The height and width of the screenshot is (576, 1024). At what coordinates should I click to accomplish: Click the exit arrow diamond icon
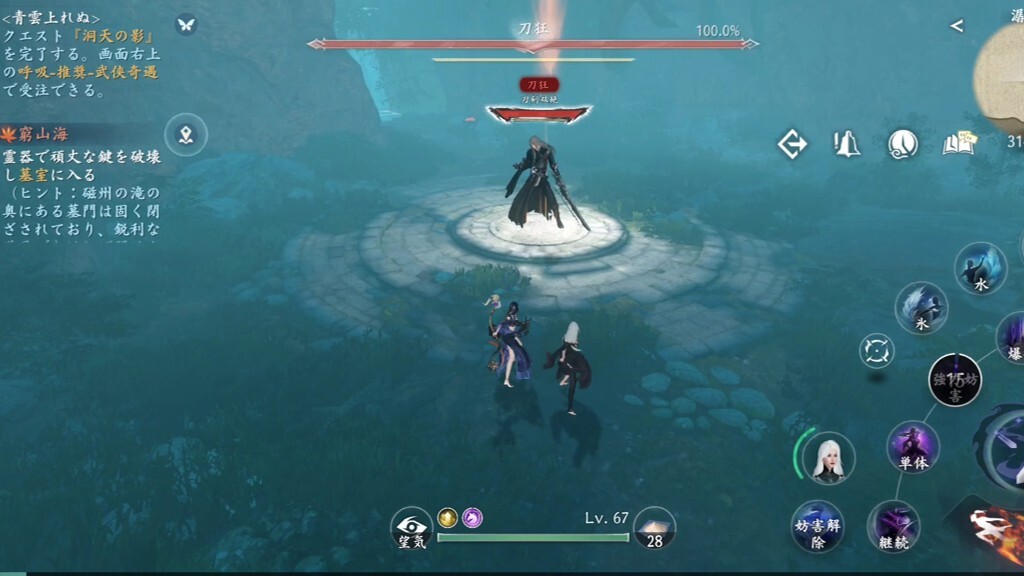(x=792, y=144)
